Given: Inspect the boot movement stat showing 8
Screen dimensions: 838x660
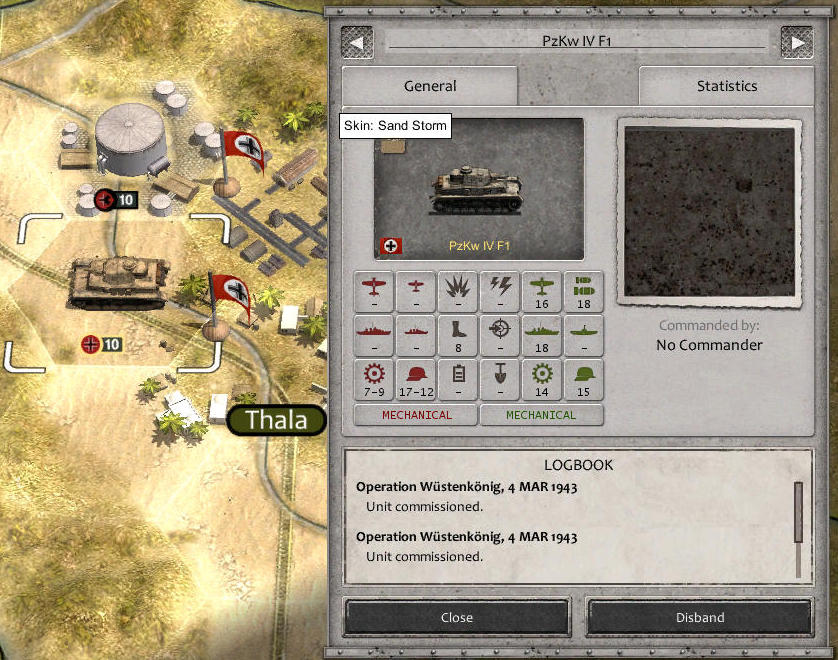Looking at the screenshot, I should [x=458, y=335].
